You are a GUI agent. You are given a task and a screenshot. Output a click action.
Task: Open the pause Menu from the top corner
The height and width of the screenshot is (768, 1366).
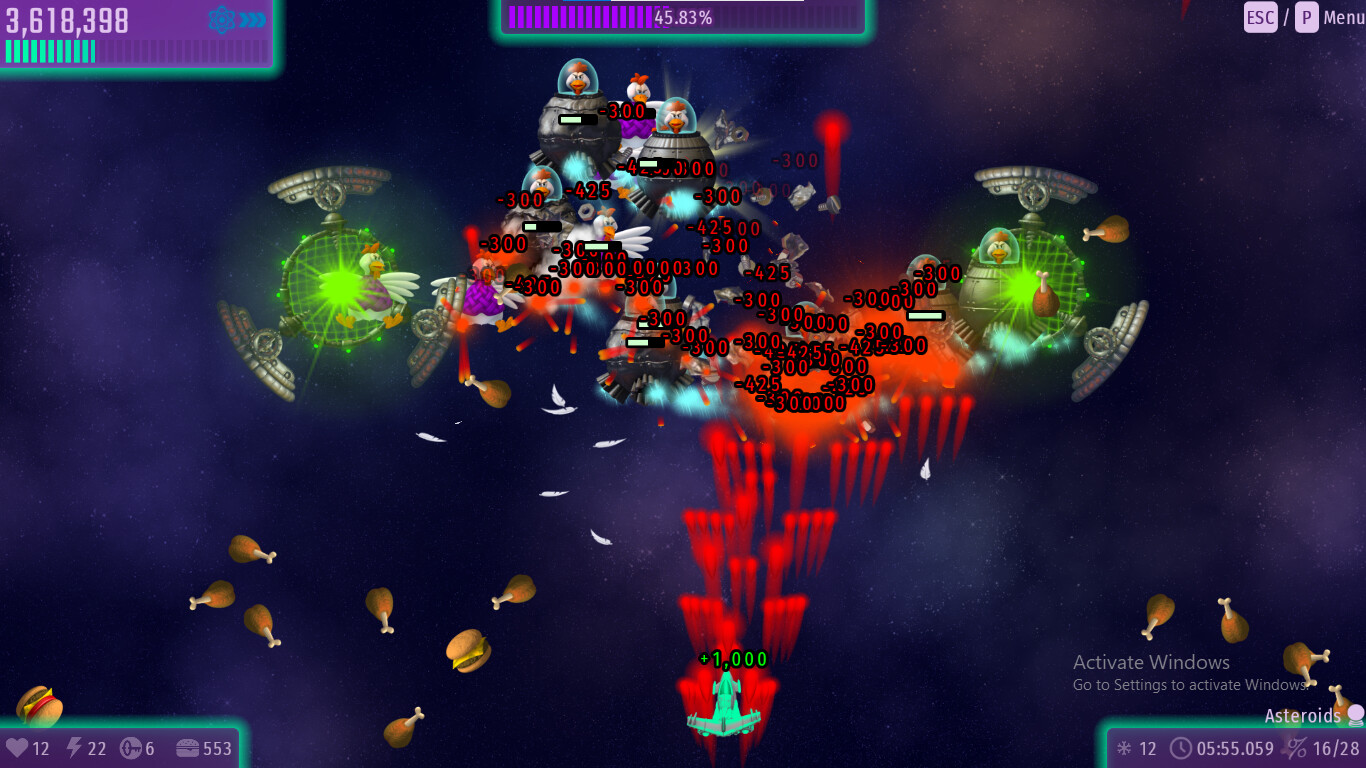click(1342, 17)
